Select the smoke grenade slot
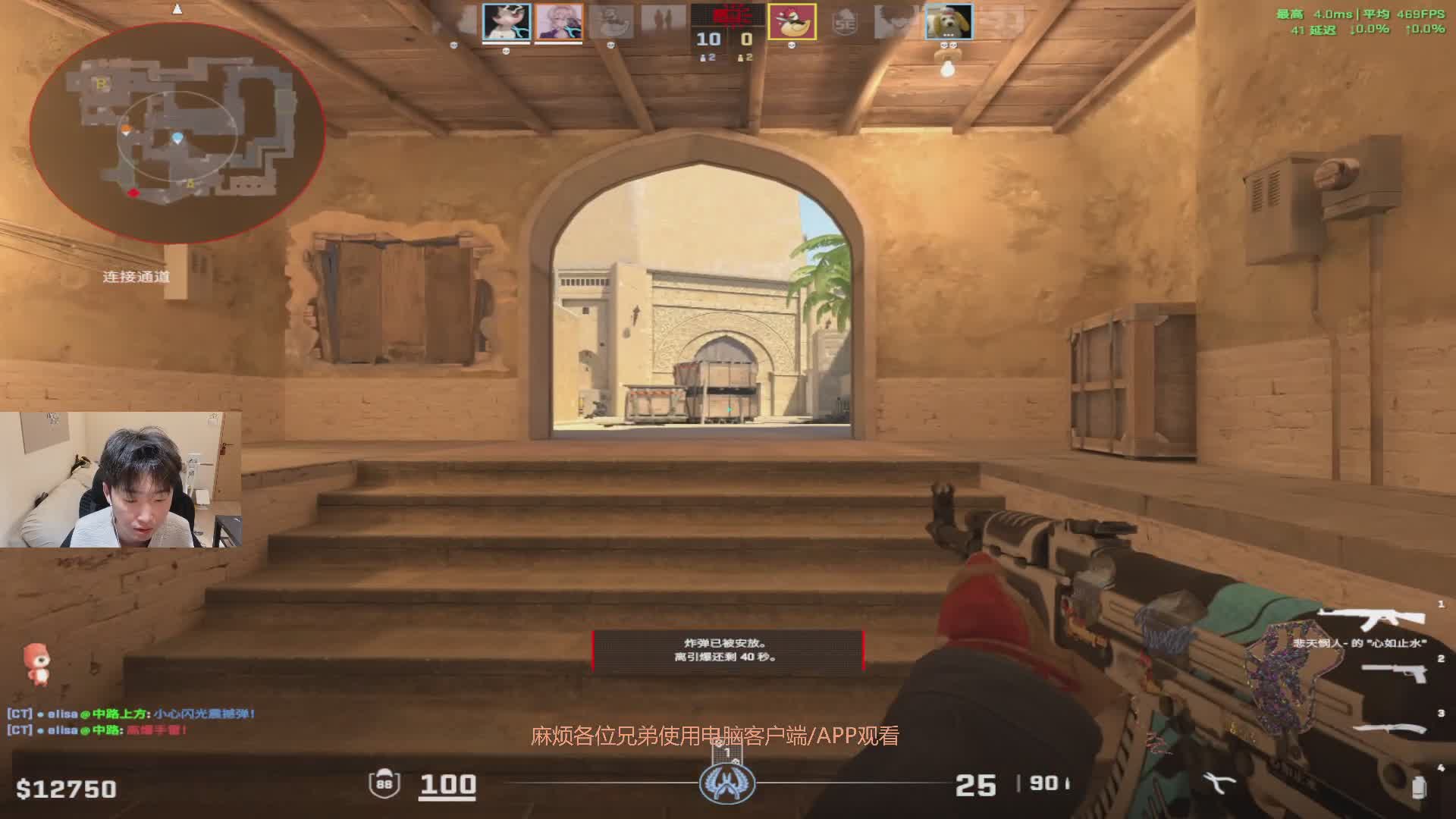The image size is (1456, 819). pyautogui.click(x=1418, y=787)
